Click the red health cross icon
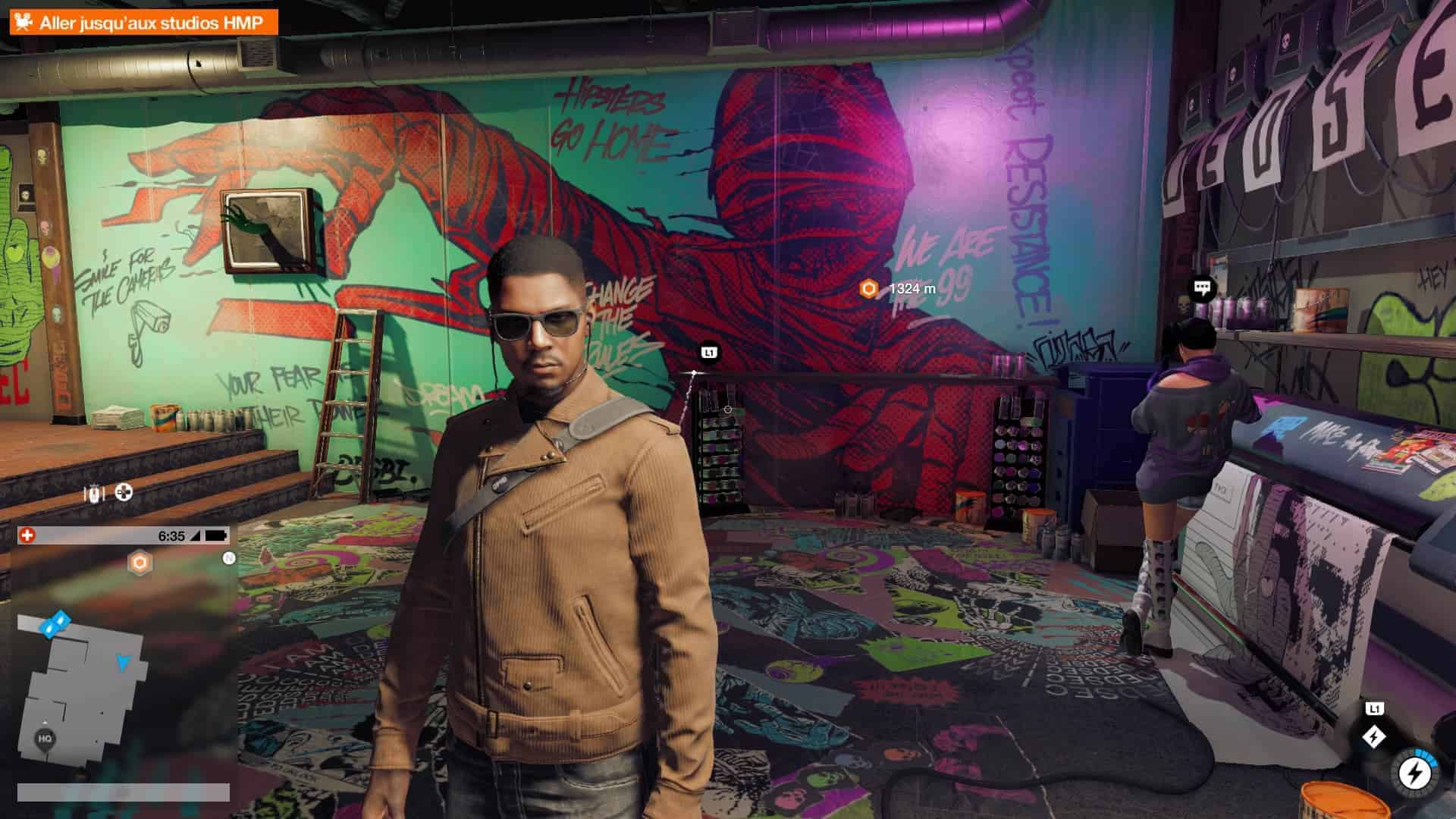This screenshot has width=1456, height=819. [x=27, y=535]
